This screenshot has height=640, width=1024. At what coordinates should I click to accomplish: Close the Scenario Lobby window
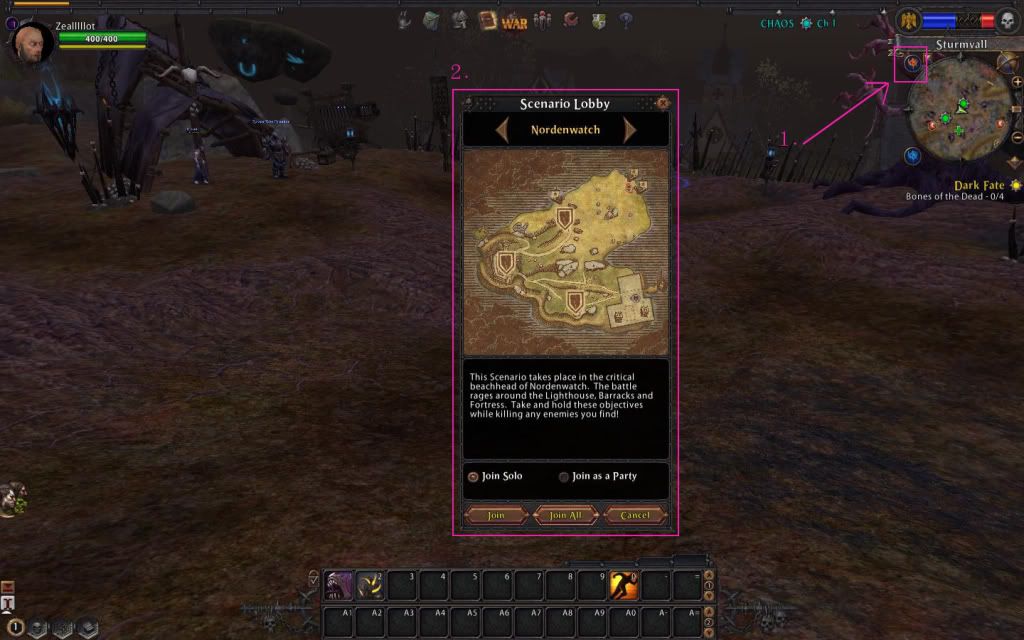pos(662,103)
